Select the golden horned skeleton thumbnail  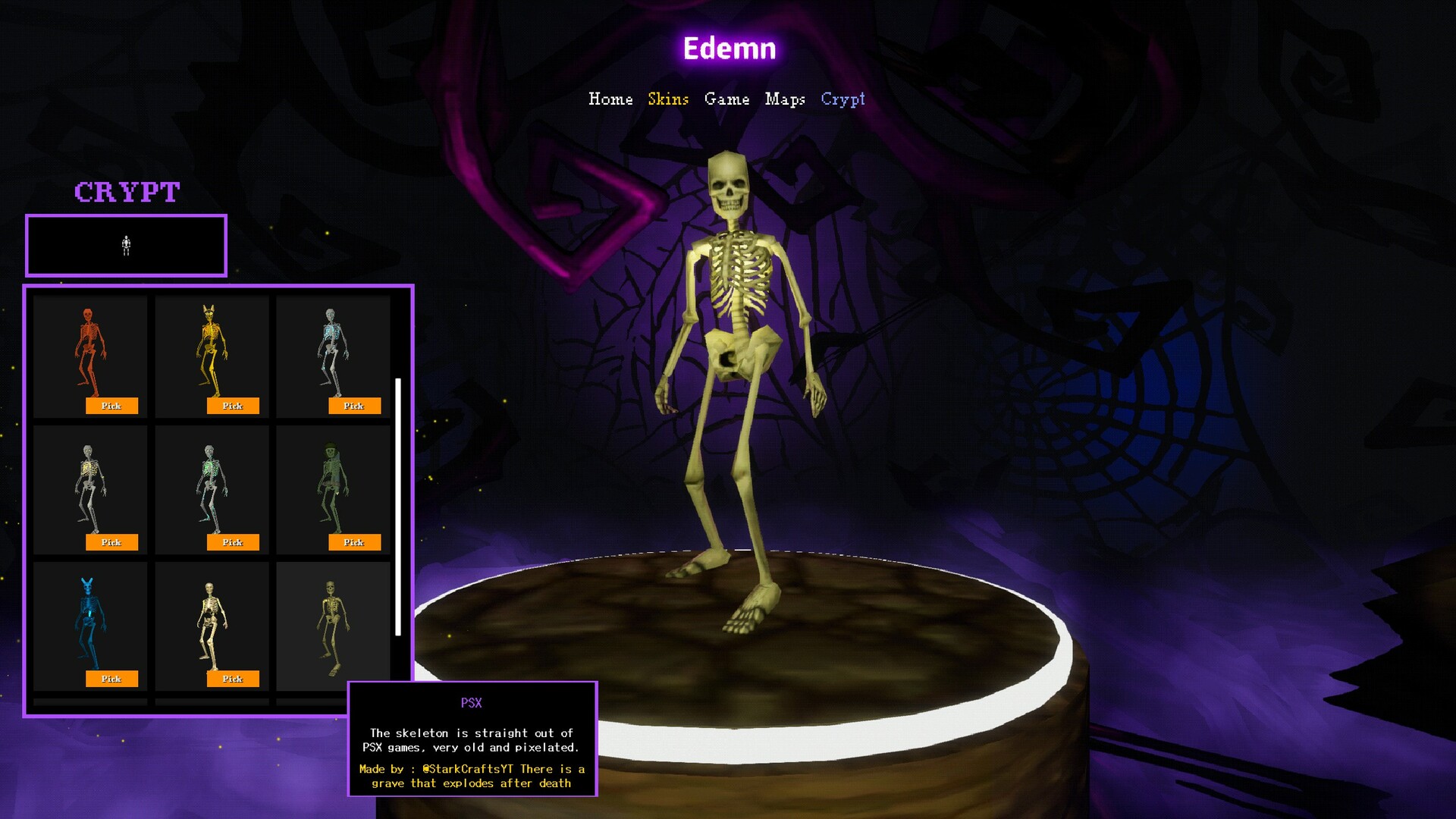coord(211,349)
